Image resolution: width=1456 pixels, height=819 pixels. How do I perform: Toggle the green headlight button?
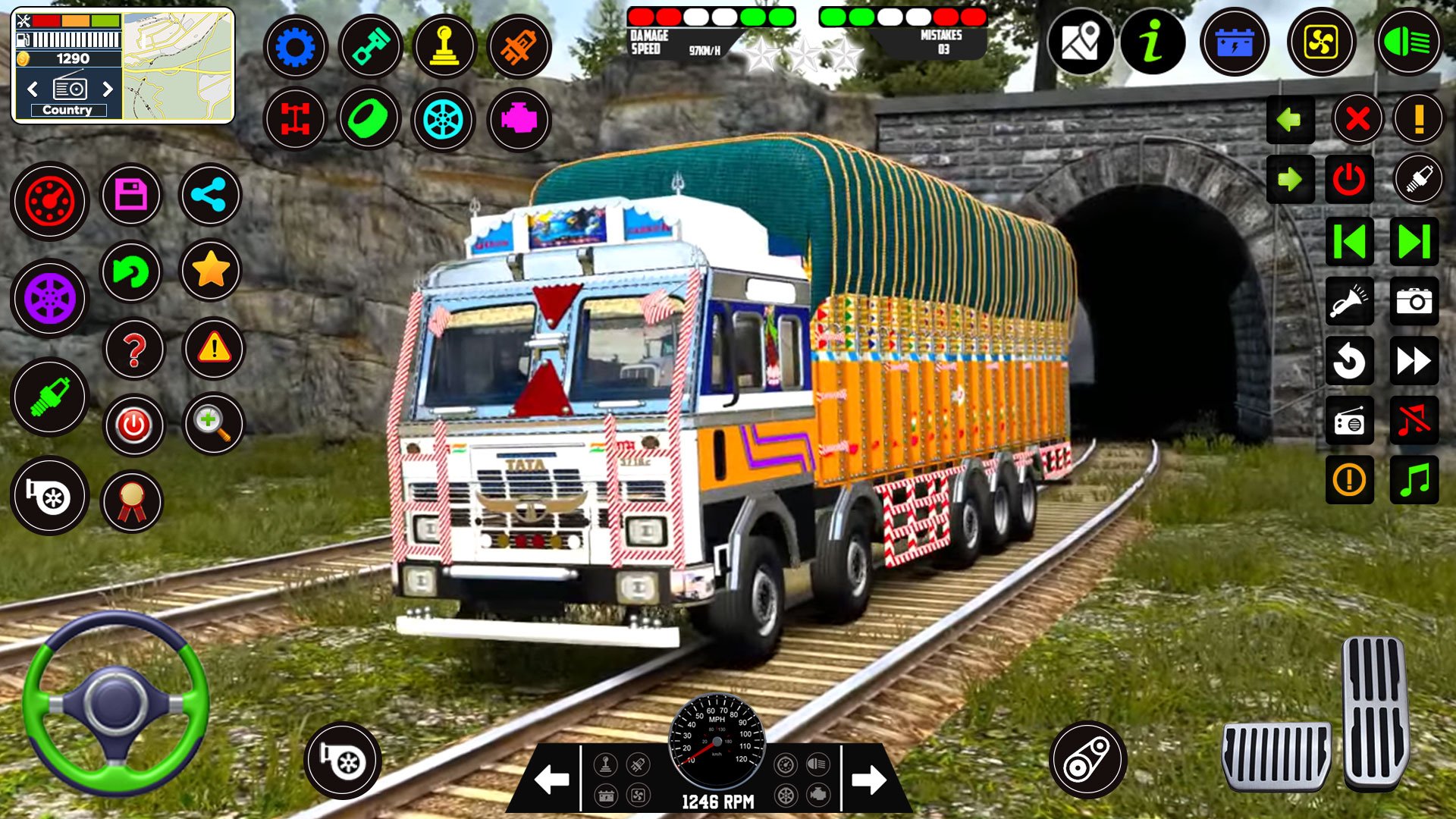pyautogui.click(x=1407, y=42)
